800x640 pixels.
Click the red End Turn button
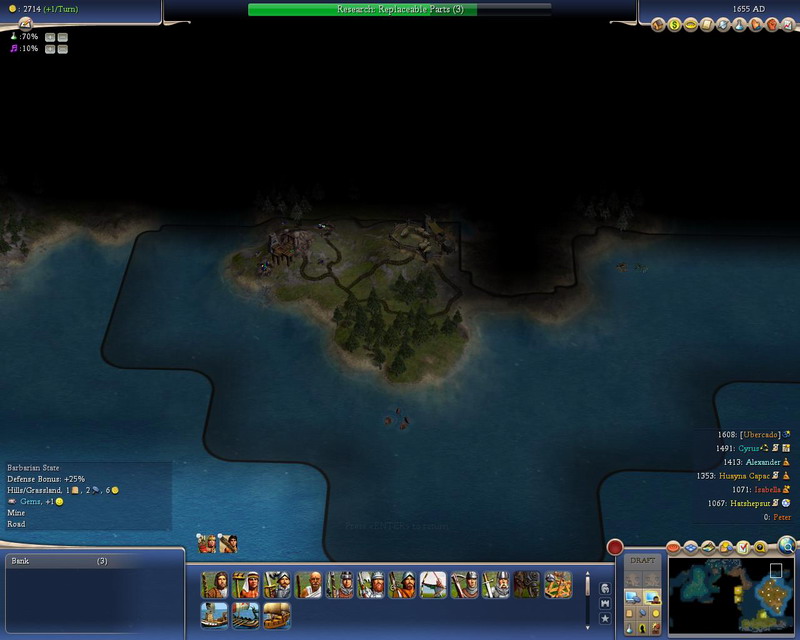(615, 547)
